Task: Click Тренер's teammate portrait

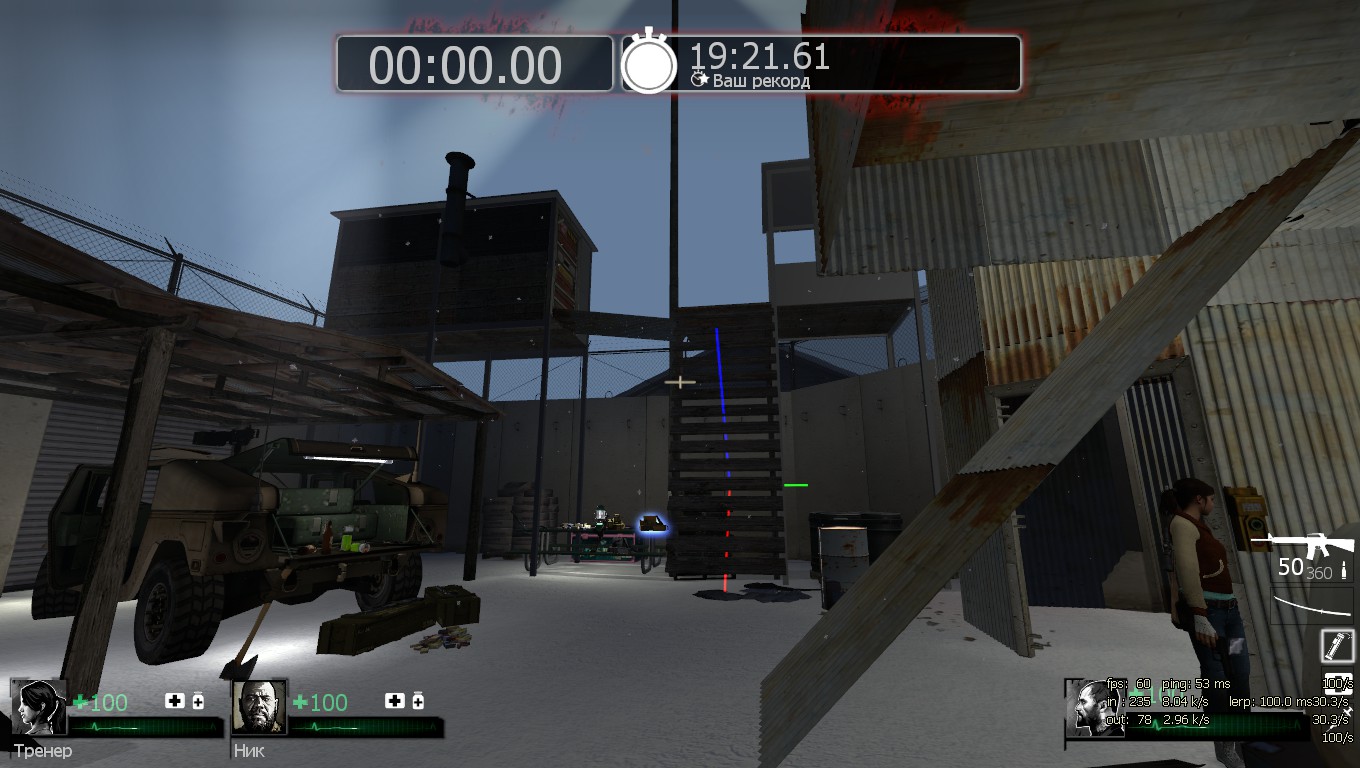Action: point(39,707)
